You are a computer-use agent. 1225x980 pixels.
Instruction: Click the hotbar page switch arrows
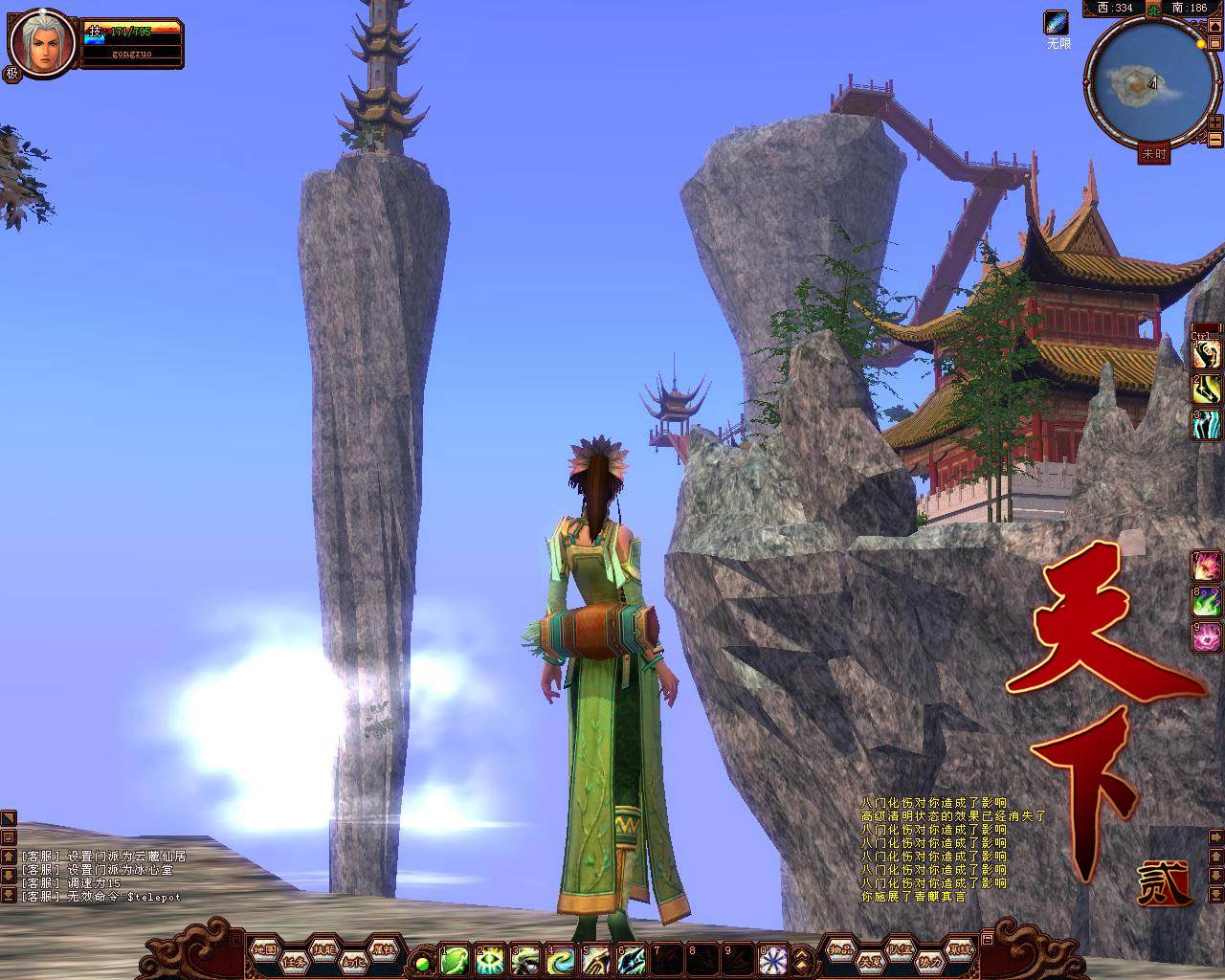click(804, 960)
